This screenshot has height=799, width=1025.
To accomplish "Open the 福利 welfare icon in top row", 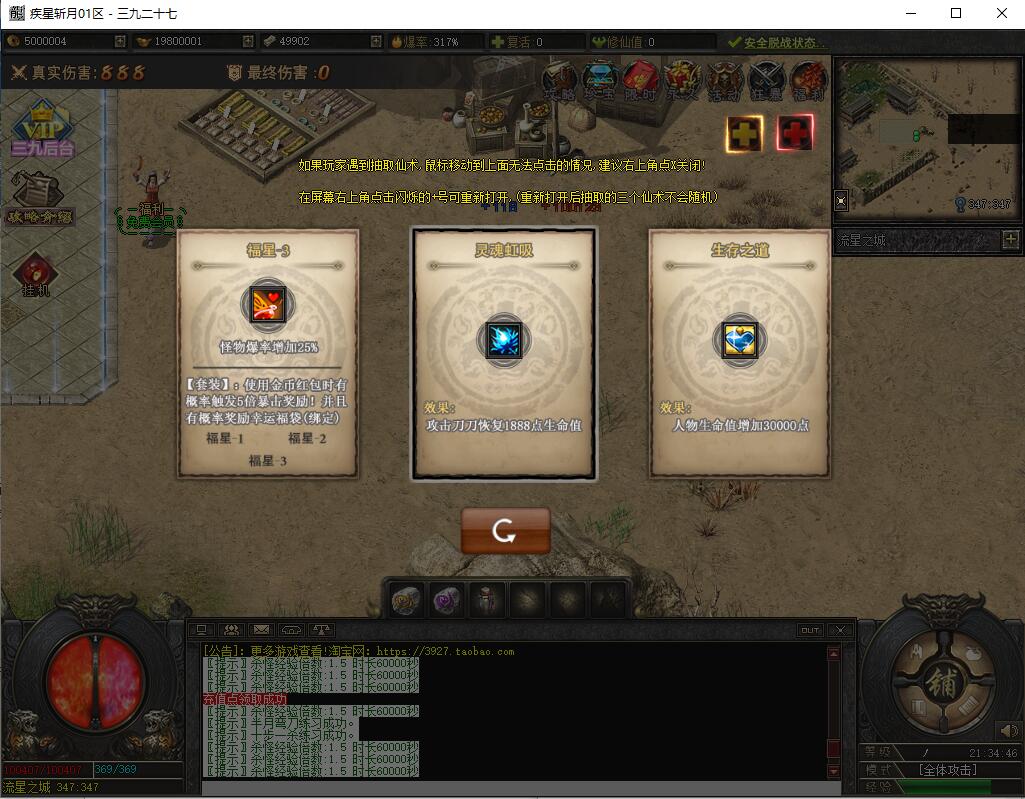I will (807, 80).
